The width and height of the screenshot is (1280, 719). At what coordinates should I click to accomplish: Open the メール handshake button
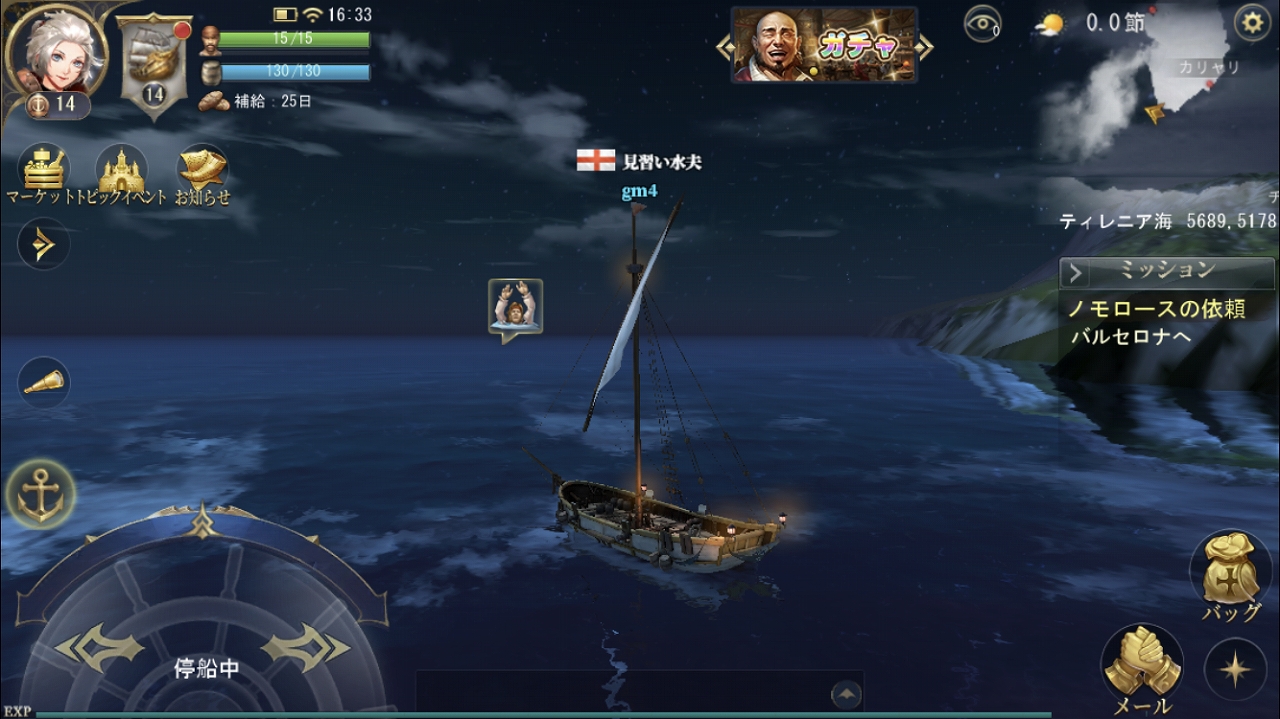1142,665
